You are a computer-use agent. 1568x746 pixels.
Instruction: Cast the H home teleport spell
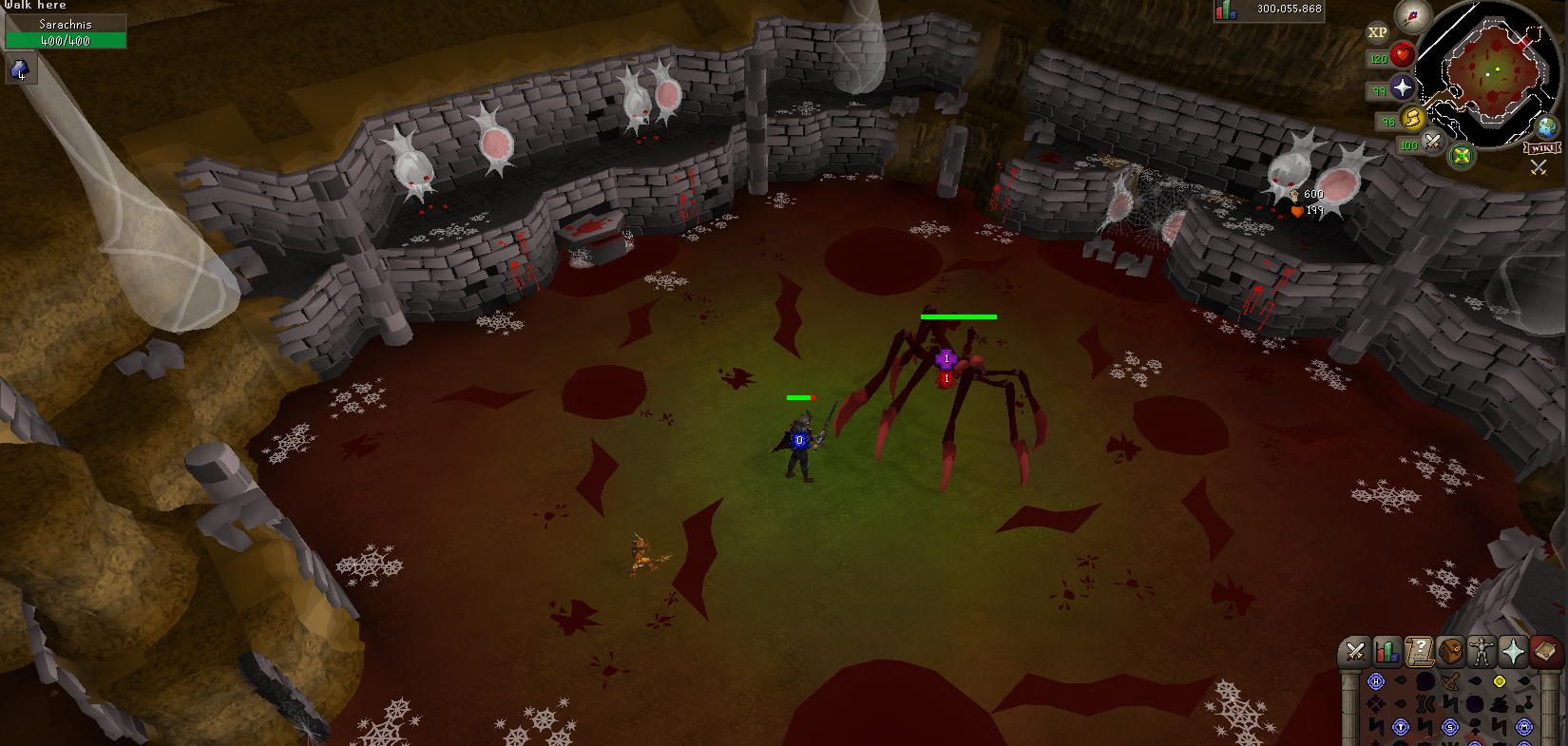click(1375, 681)
